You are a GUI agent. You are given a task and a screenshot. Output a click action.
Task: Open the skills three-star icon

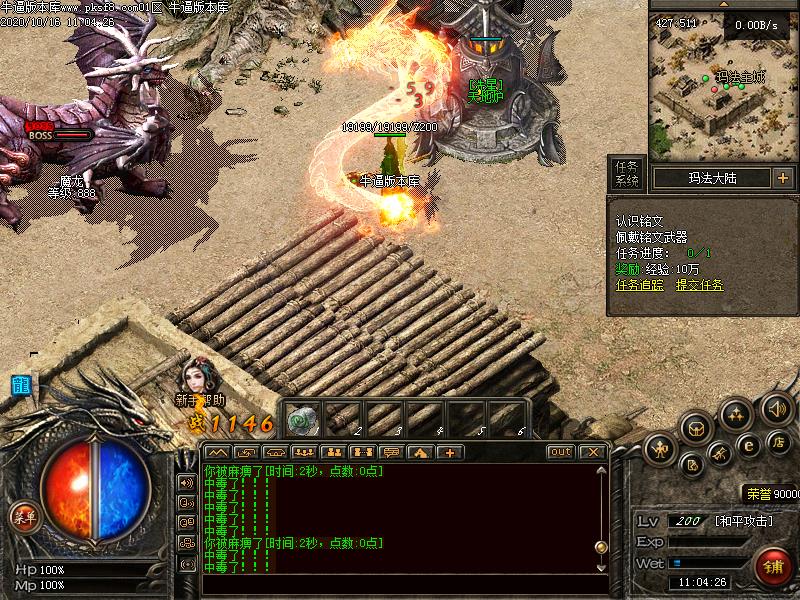coord(737,413)
